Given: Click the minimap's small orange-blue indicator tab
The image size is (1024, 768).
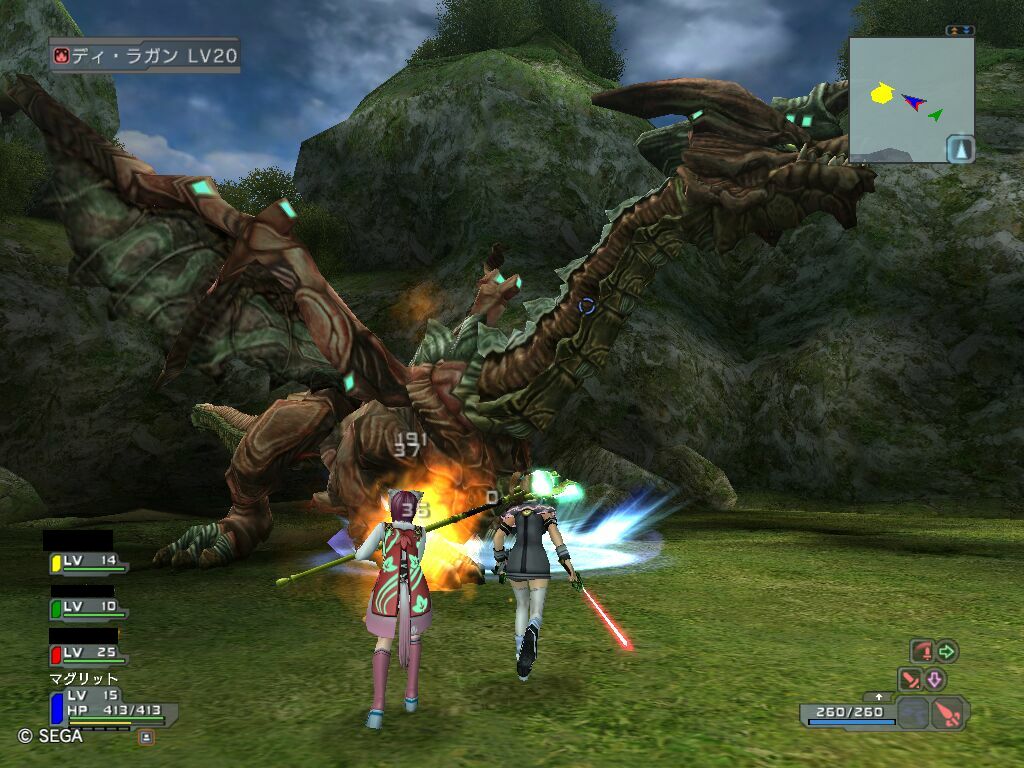Looking at the screenshot, I should pos(960,31).
